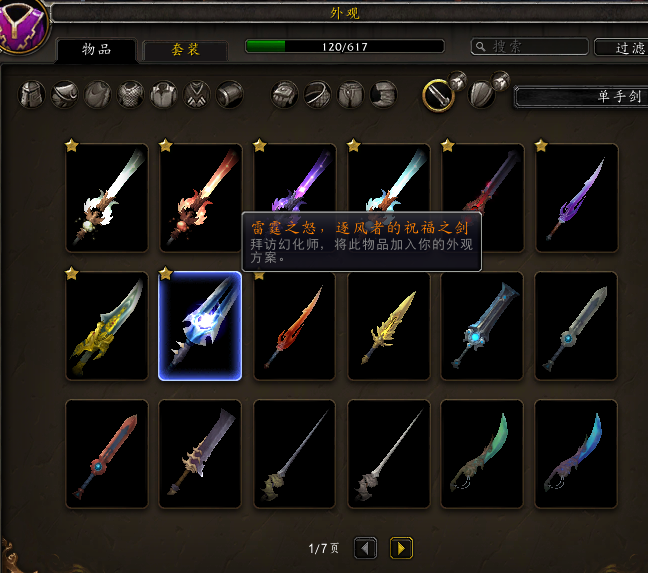The height and width of the screenshot is (573, 648).
Task: Choose the main-hand weapon slot icon
Action: pos(439,94)
